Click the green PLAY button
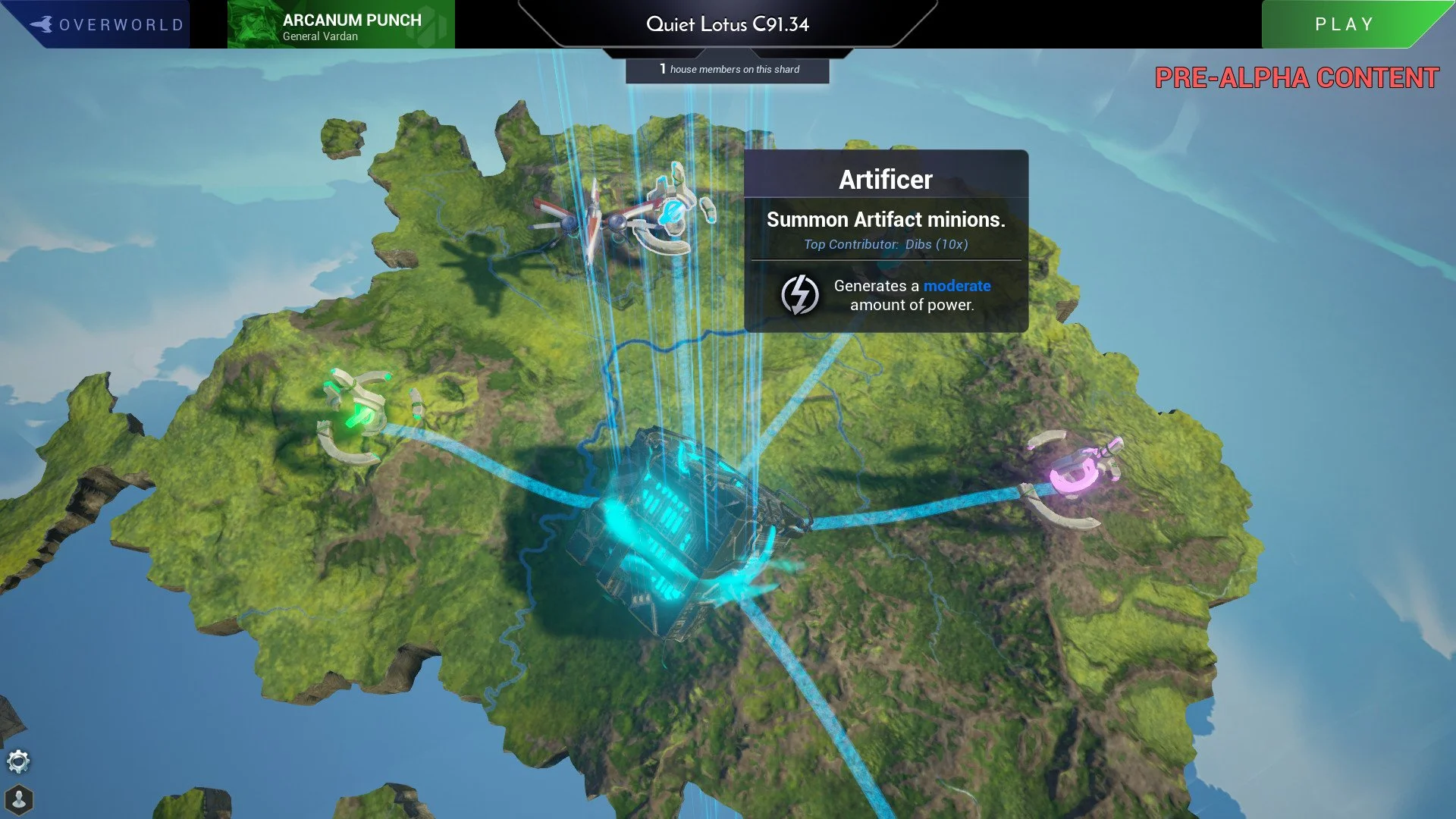The width and height of the screenshot is (1456, 819). click(1344, 24)
